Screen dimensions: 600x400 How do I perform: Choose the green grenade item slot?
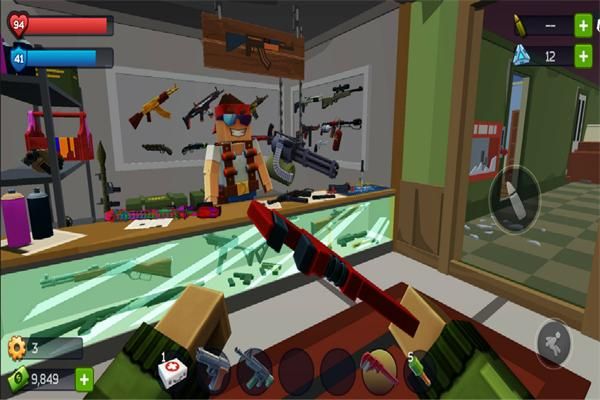[419, 370]
